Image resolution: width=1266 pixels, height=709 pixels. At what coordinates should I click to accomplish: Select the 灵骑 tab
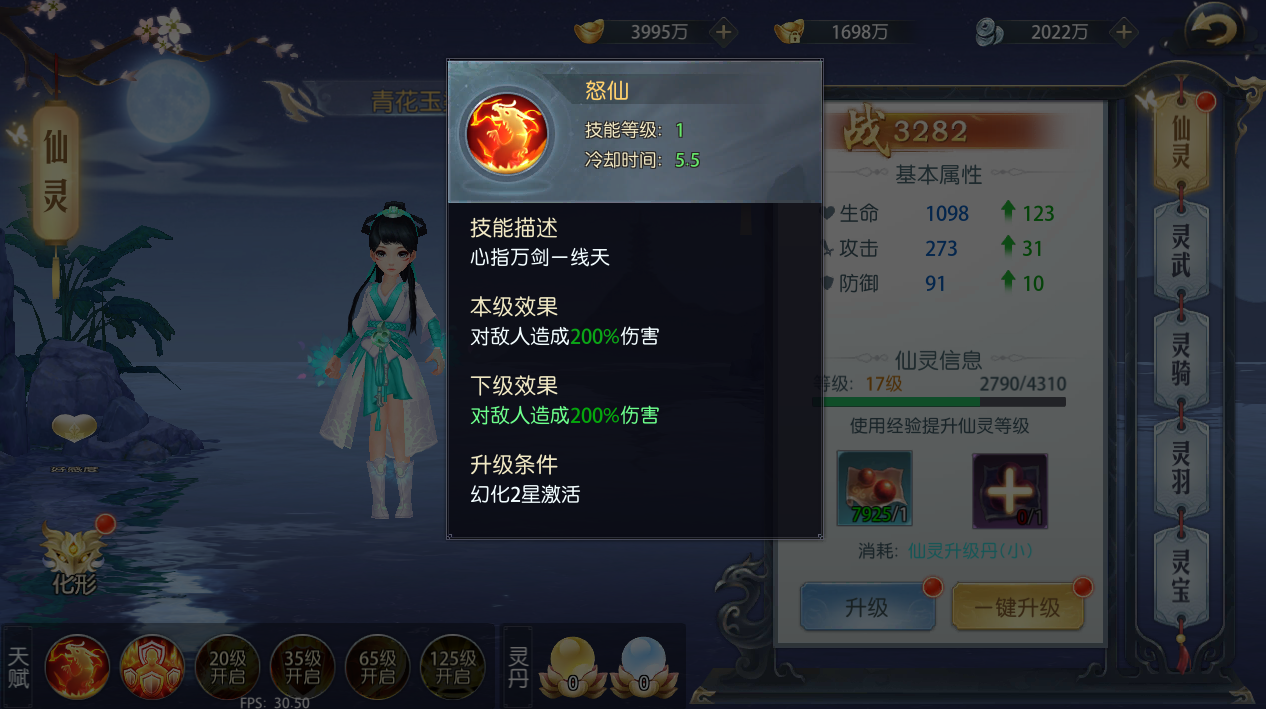1181,358
